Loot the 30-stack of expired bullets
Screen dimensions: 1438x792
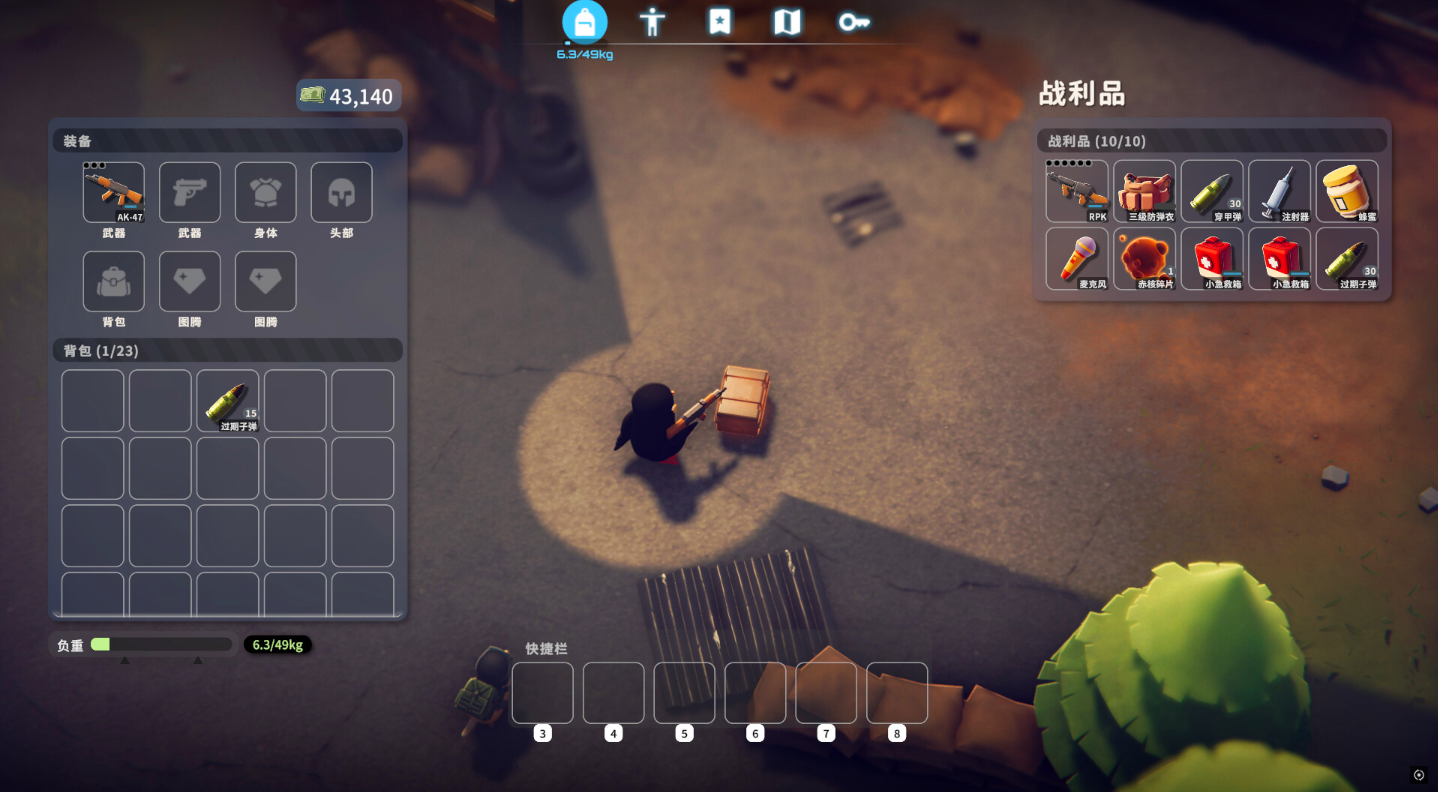coord(1347,259)
